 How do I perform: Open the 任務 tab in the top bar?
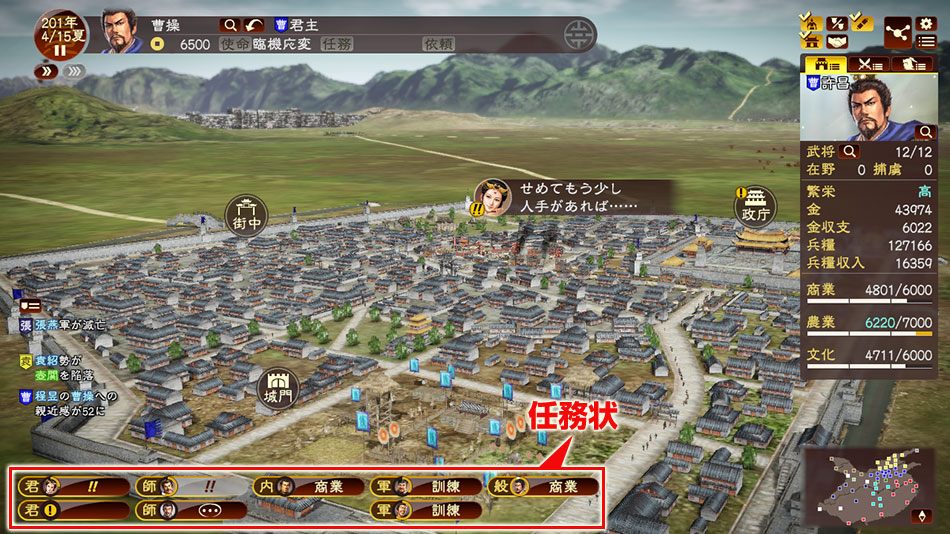coord(338,44)
